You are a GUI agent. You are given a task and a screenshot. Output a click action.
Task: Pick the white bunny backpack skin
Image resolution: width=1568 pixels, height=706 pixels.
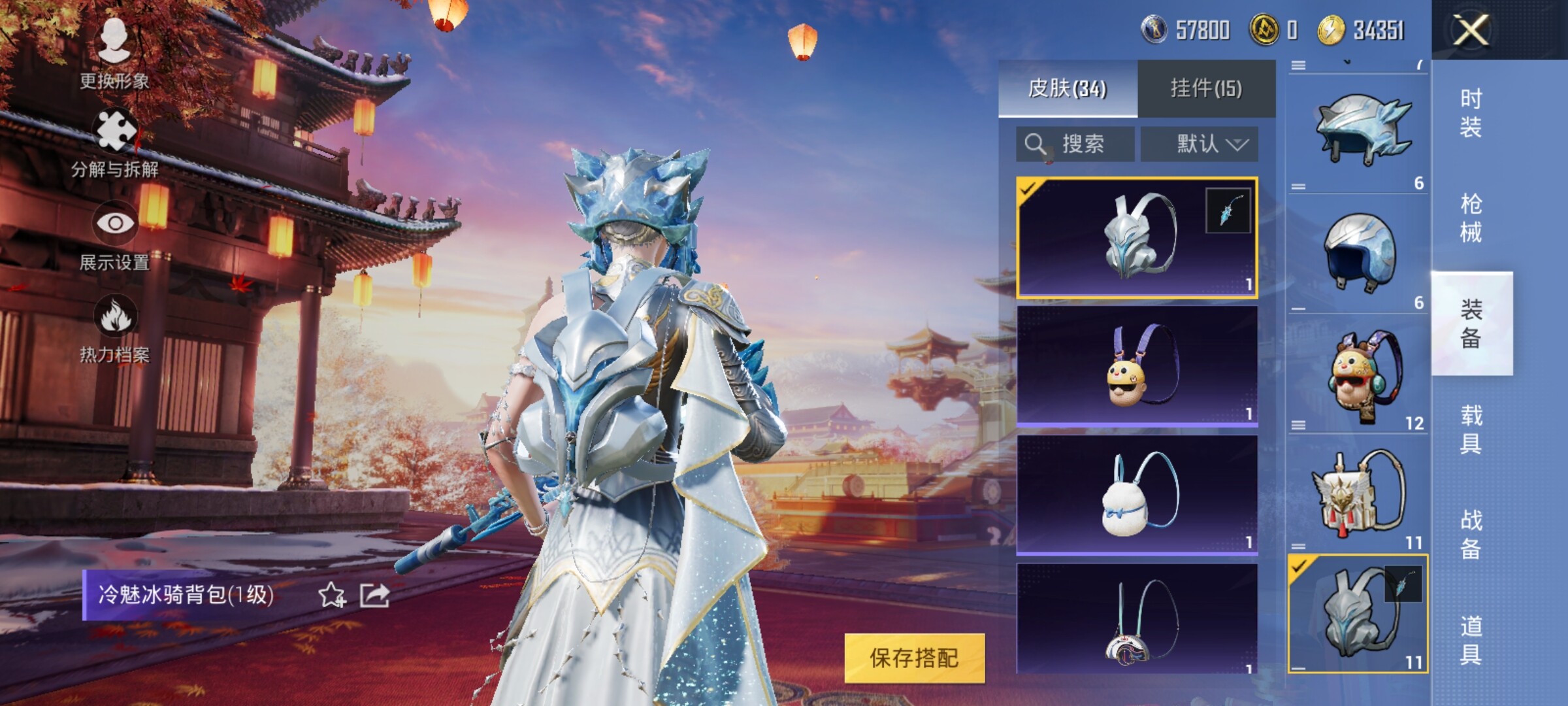(1137, 495)
